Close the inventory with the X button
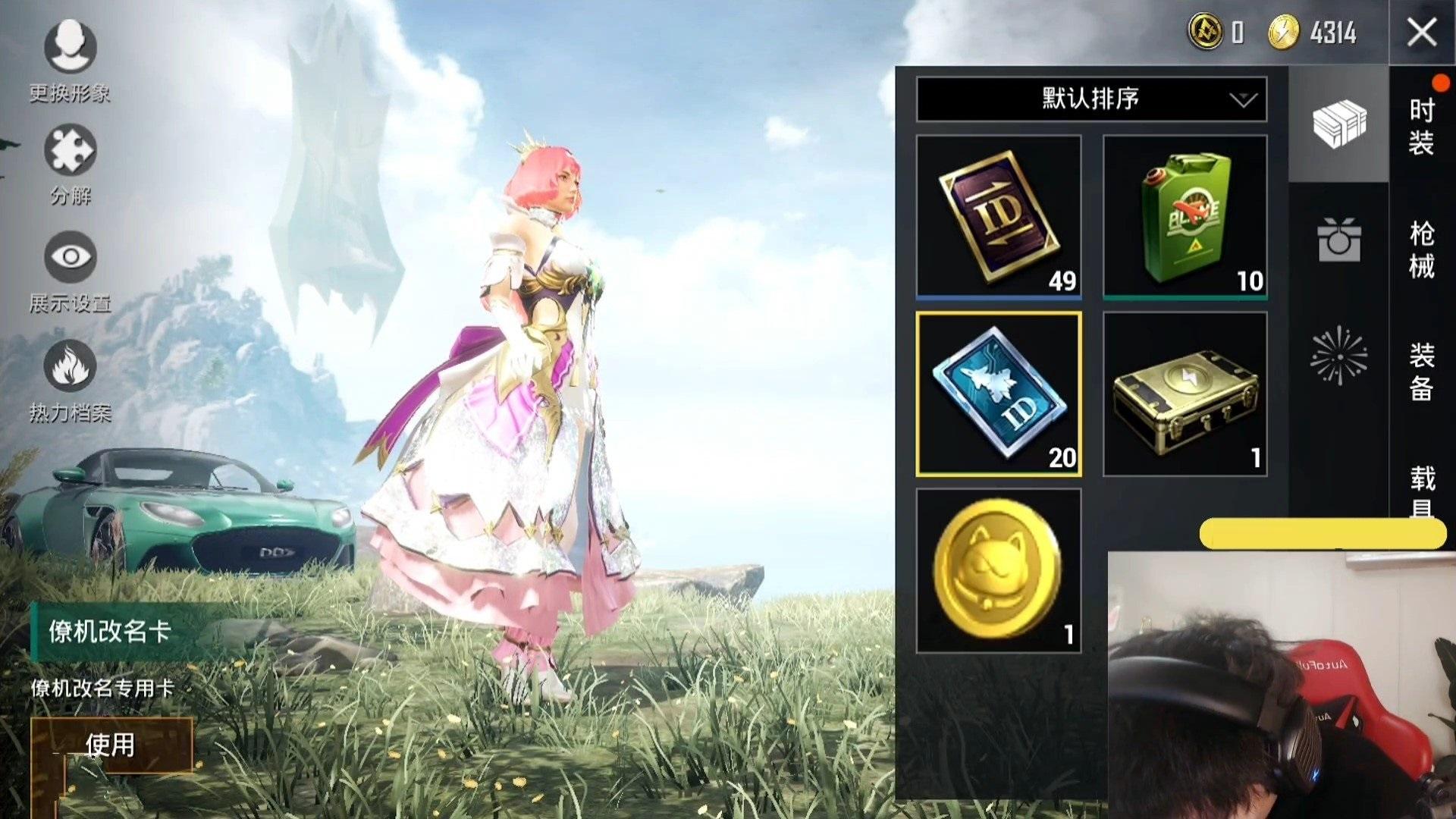Screen dimensions: 1456x819 coord(1421,33)
